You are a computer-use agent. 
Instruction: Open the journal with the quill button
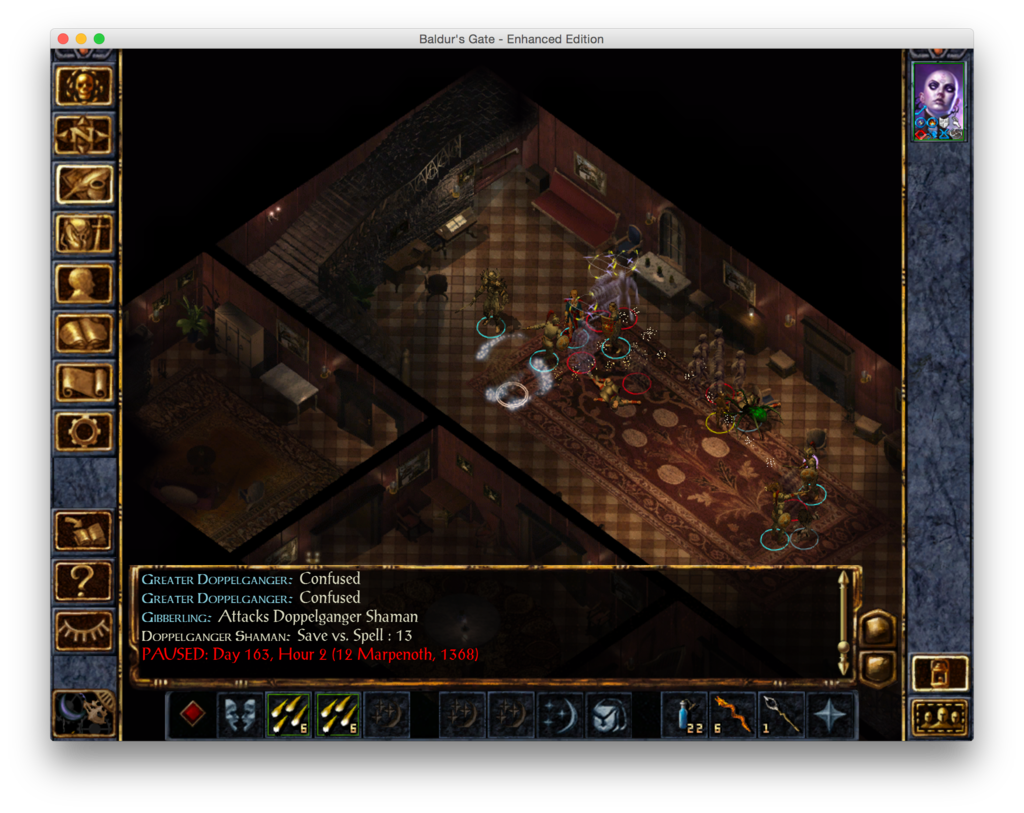(84, 185)
